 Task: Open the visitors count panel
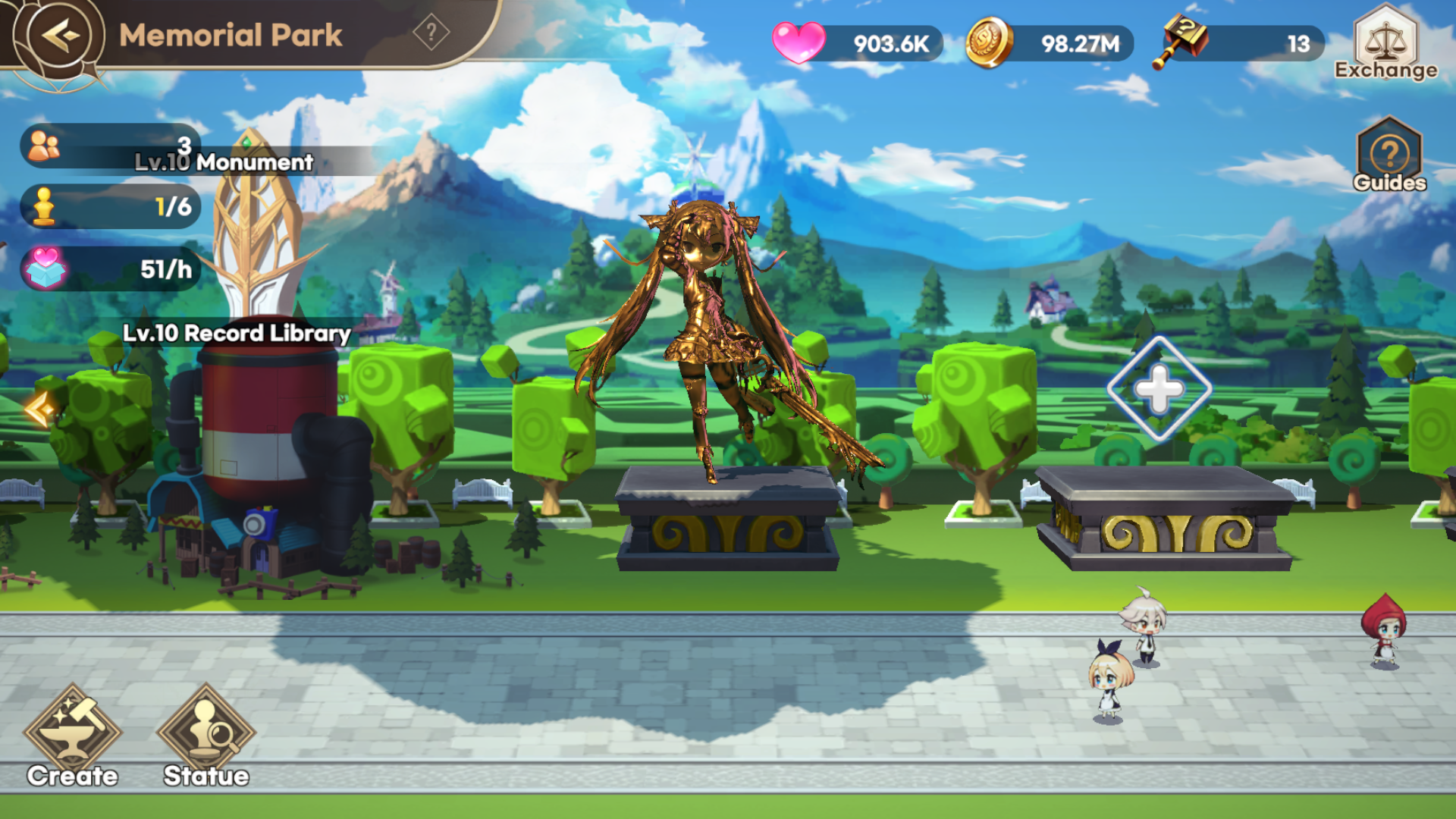[x=110, y=144]
